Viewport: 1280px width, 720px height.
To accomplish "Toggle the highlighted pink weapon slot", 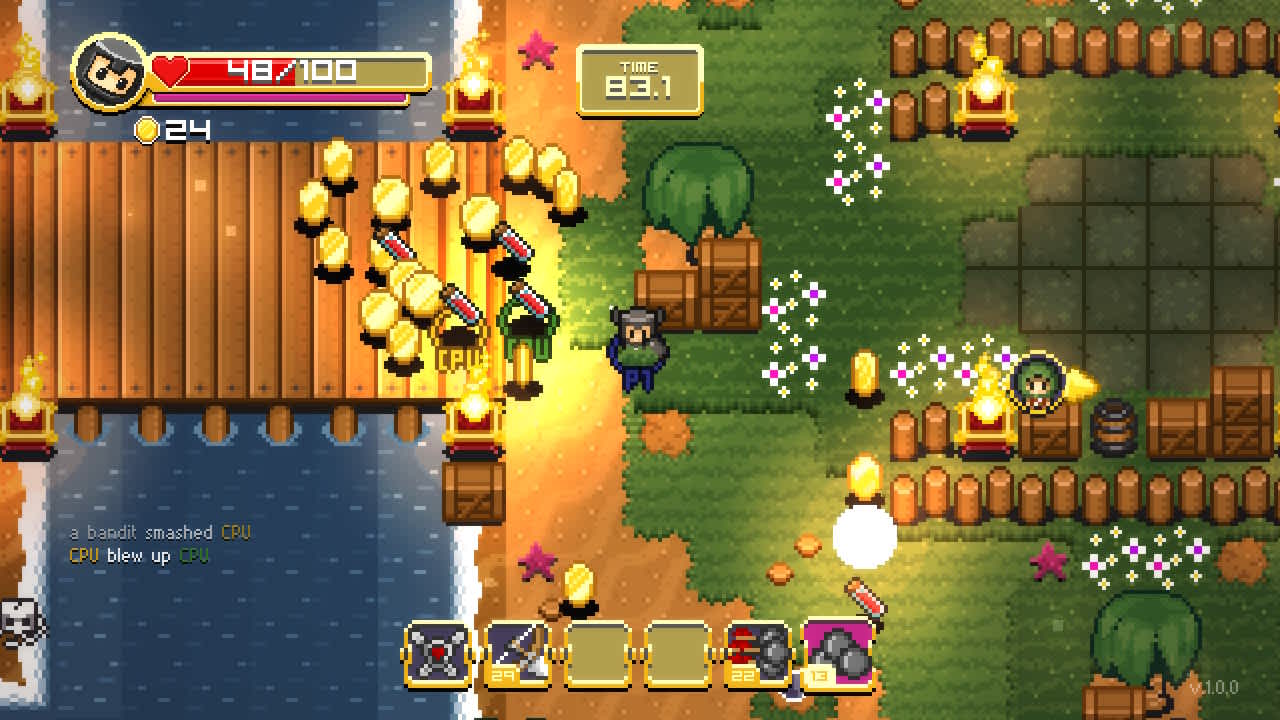I will pos(840,655).
